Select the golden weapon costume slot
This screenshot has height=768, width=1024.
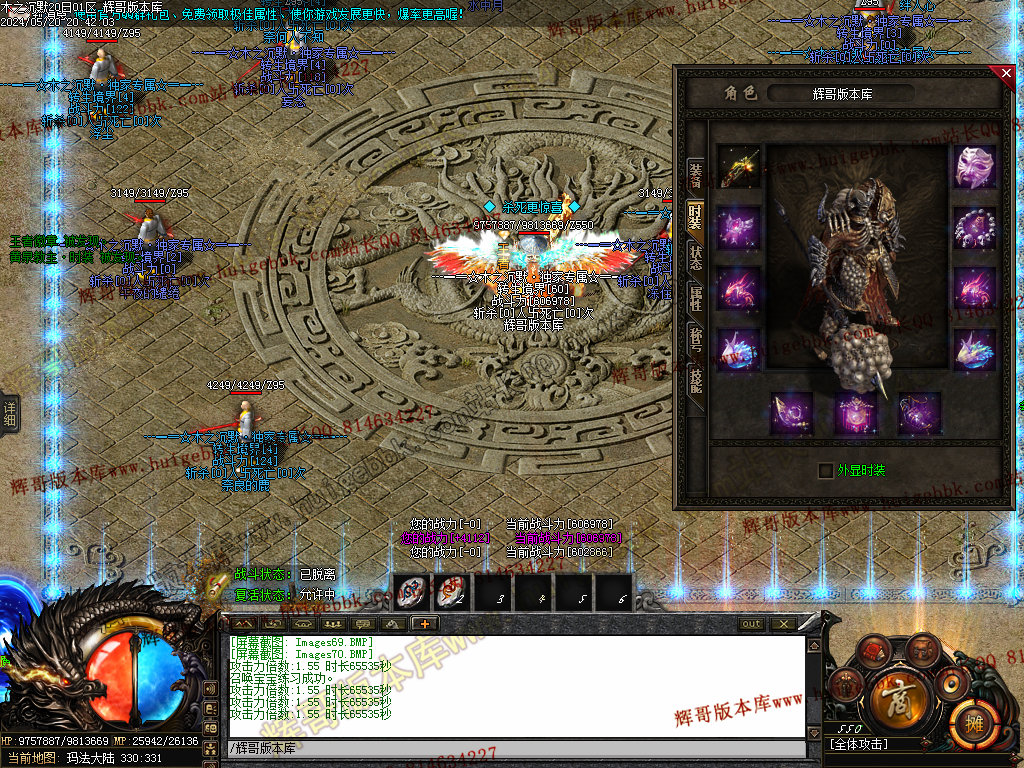[738, 167]
